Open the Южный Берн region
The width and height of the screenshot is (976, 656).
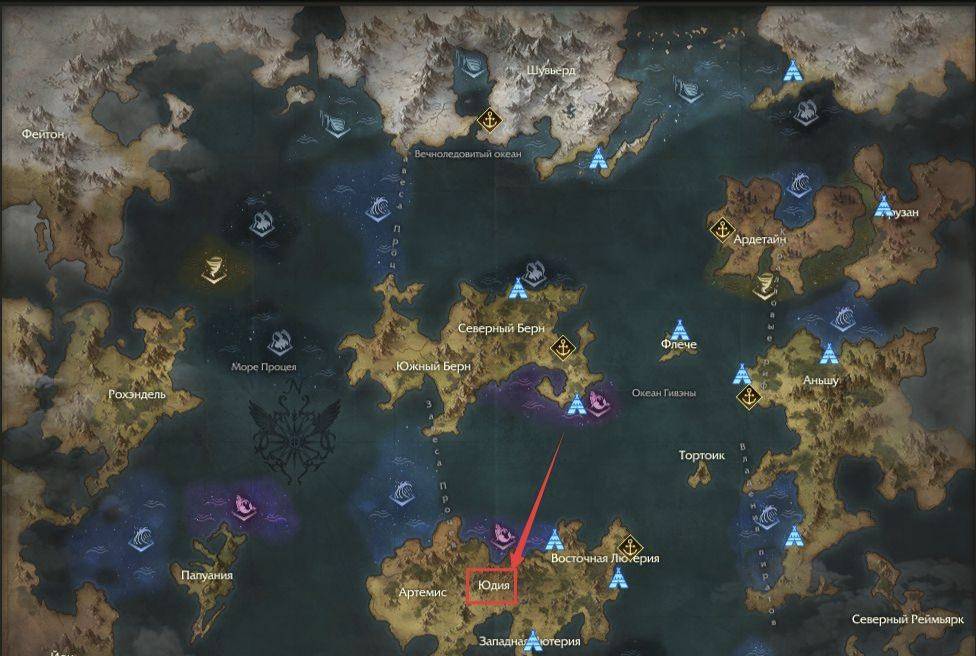tap(434, 366)
